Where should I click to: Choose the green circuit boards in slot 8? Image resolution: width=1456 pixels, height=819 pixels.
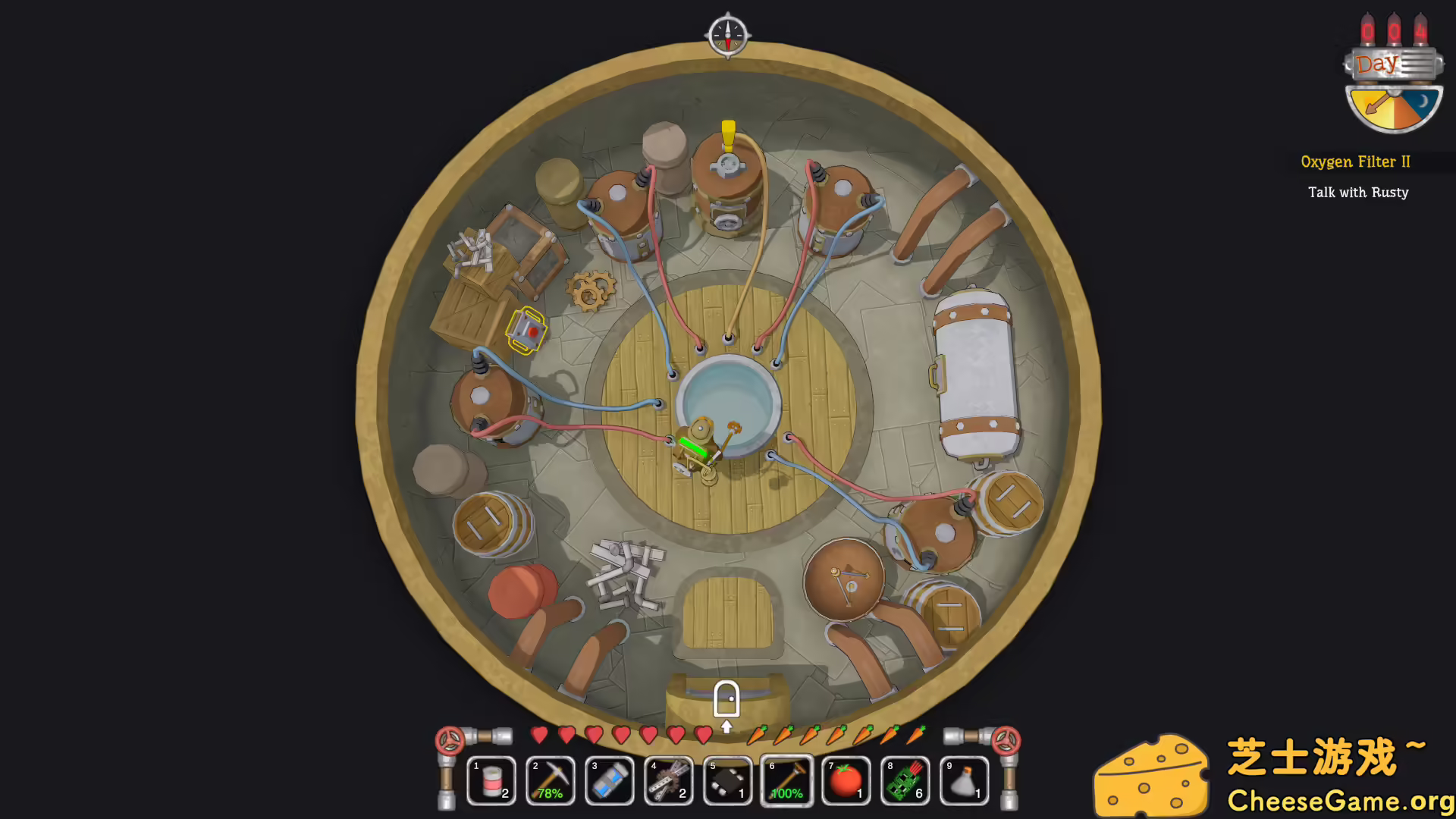tap(905, 780)
